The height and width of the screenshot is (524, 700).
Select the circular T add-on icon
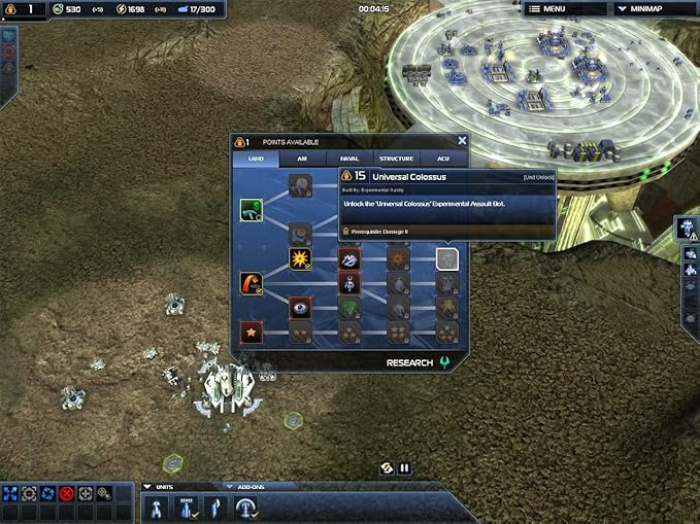244,508
